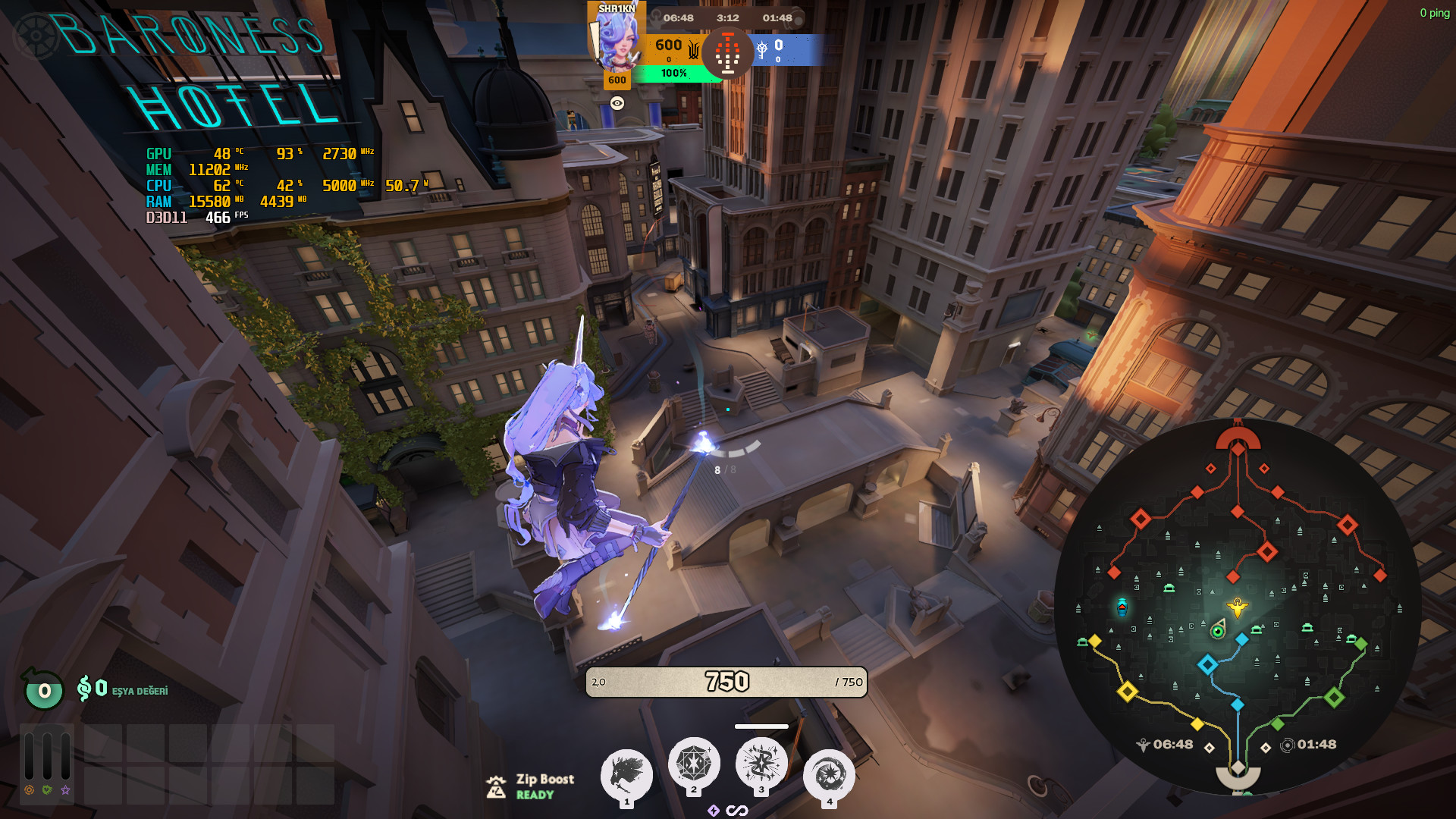Trigger the ribbon starburst ability
1456x819 pixels.
pyautogui.click(x=761, y=763)
